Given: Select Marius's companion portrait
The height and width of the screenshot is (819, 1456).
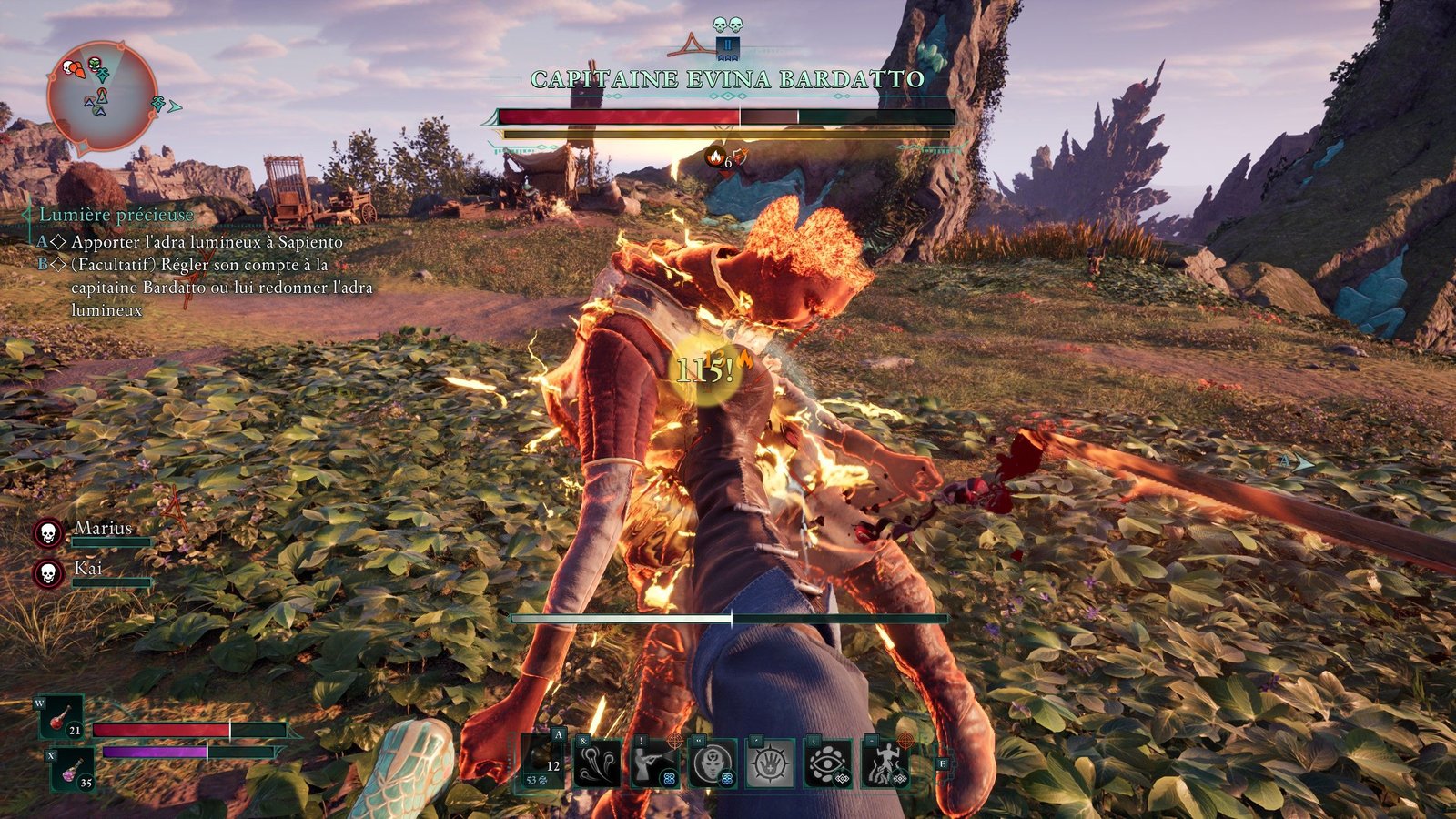Looking at the screenshot, I should point(48,533).
